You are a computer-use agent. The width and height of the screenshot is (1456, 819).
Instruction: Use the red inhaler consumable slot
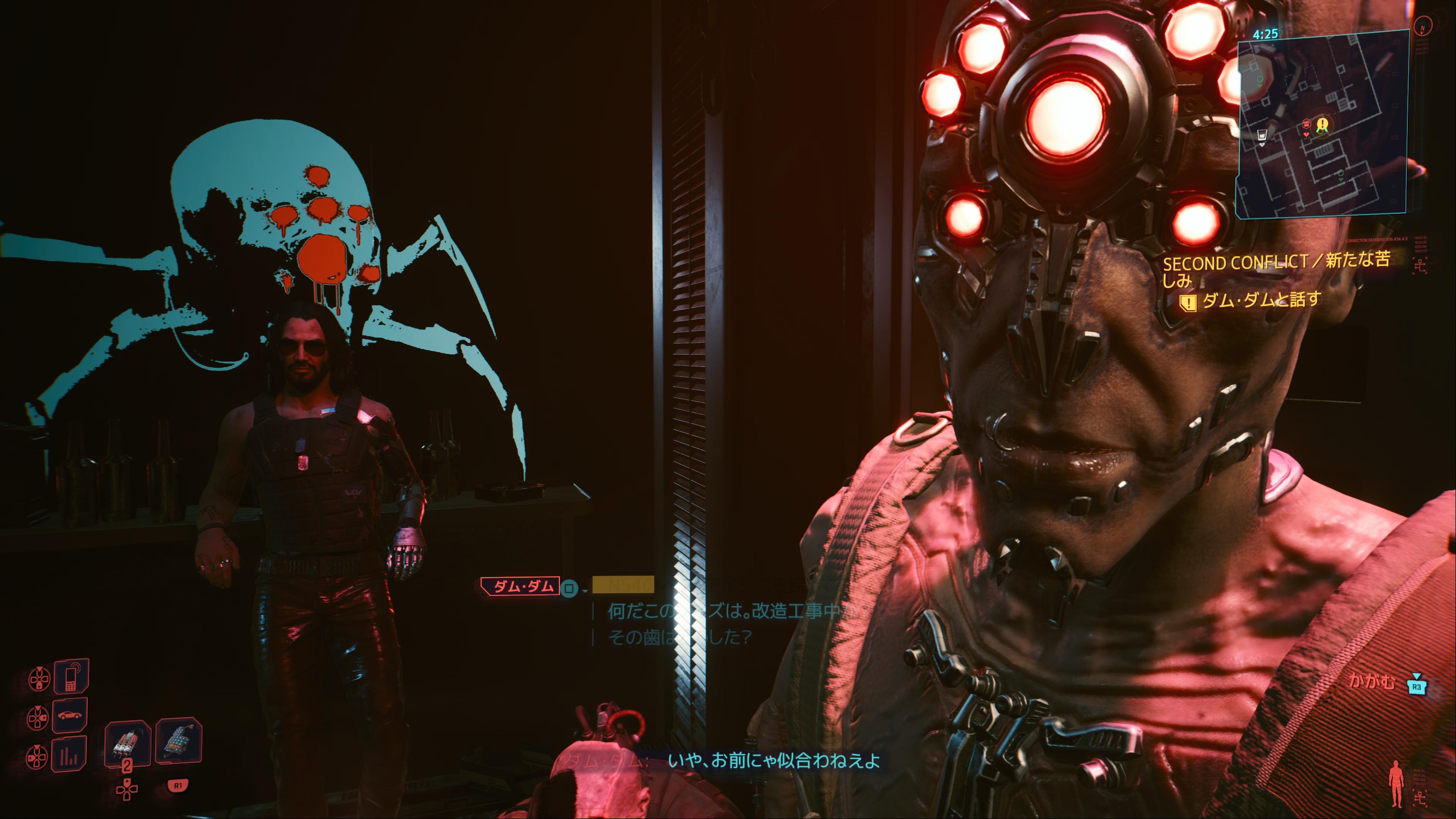click(x=127, y=742)
